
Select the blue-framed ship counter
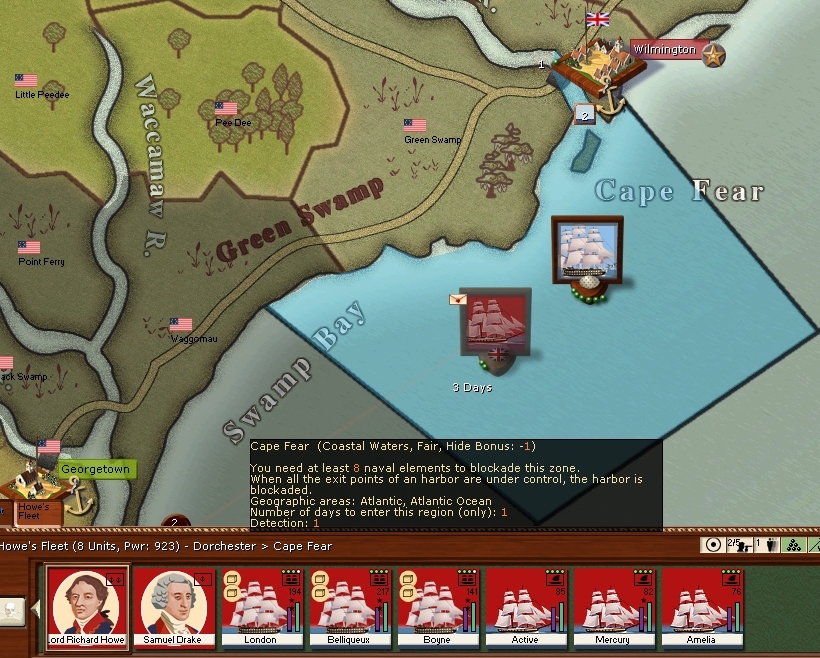tap(587, 249)
